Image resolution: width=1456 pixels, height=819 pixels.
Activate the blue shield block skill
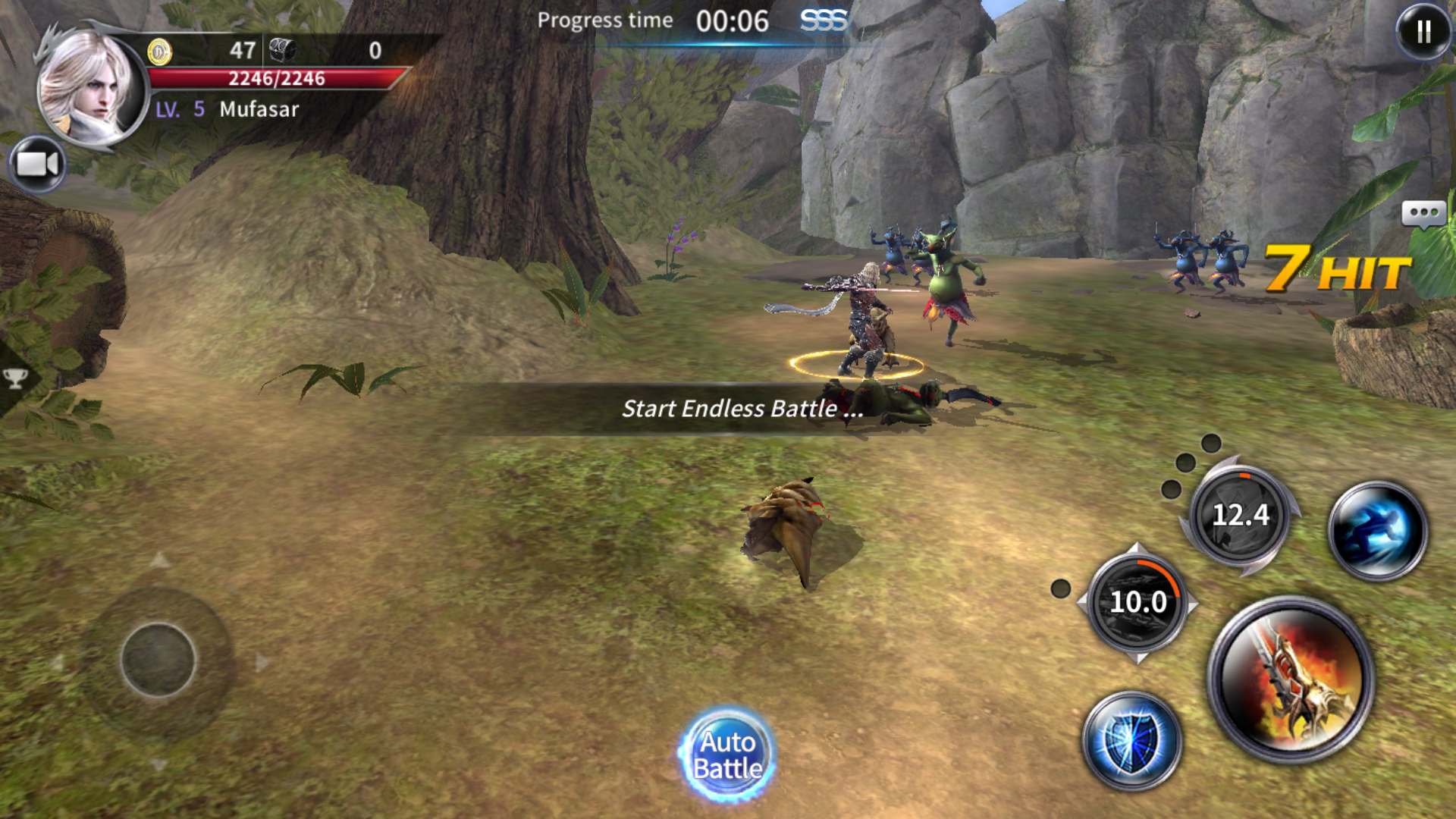1131,741
